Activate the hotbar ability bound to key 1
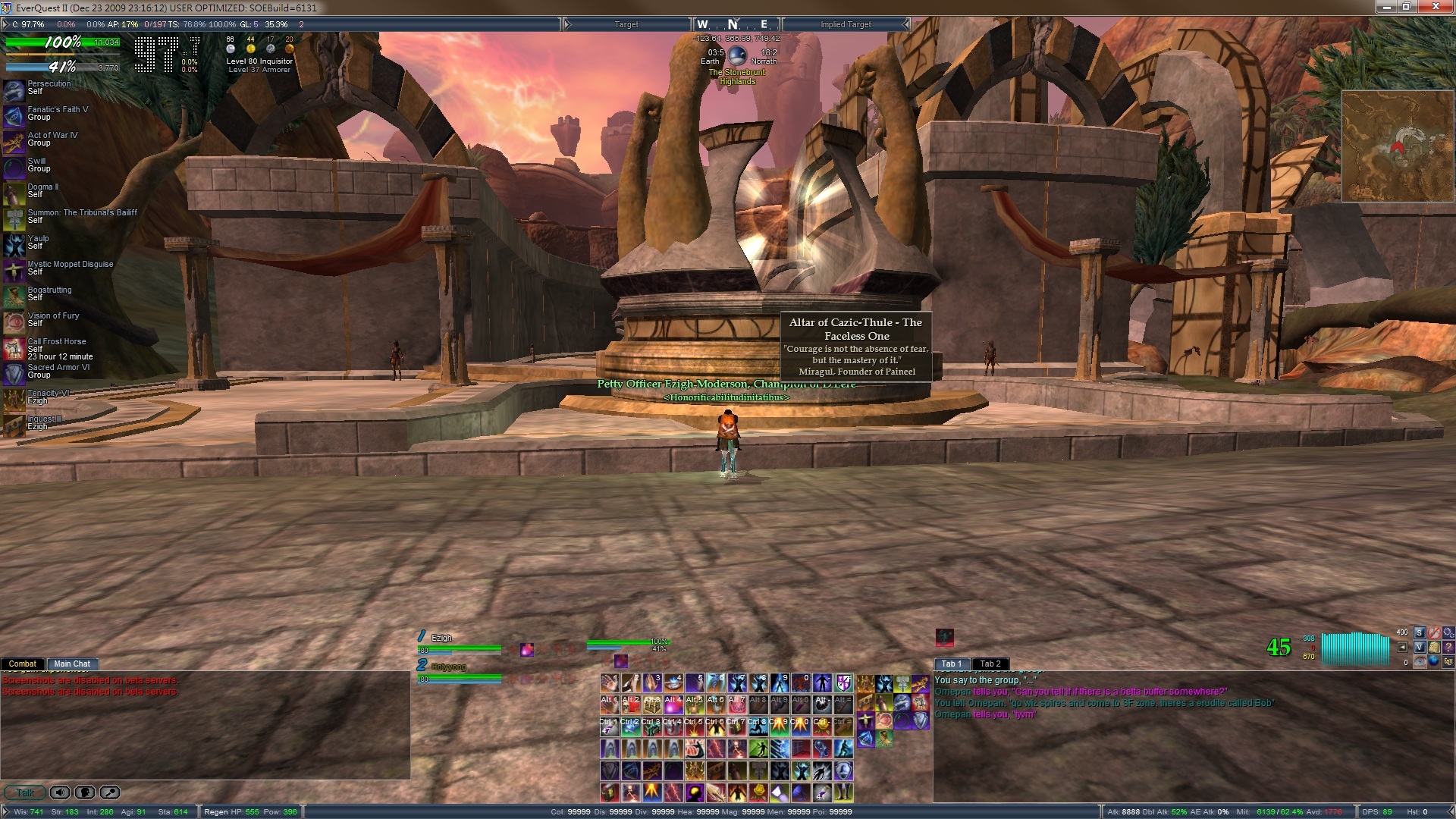This screenshot has height=819, width=1456. 610,683
